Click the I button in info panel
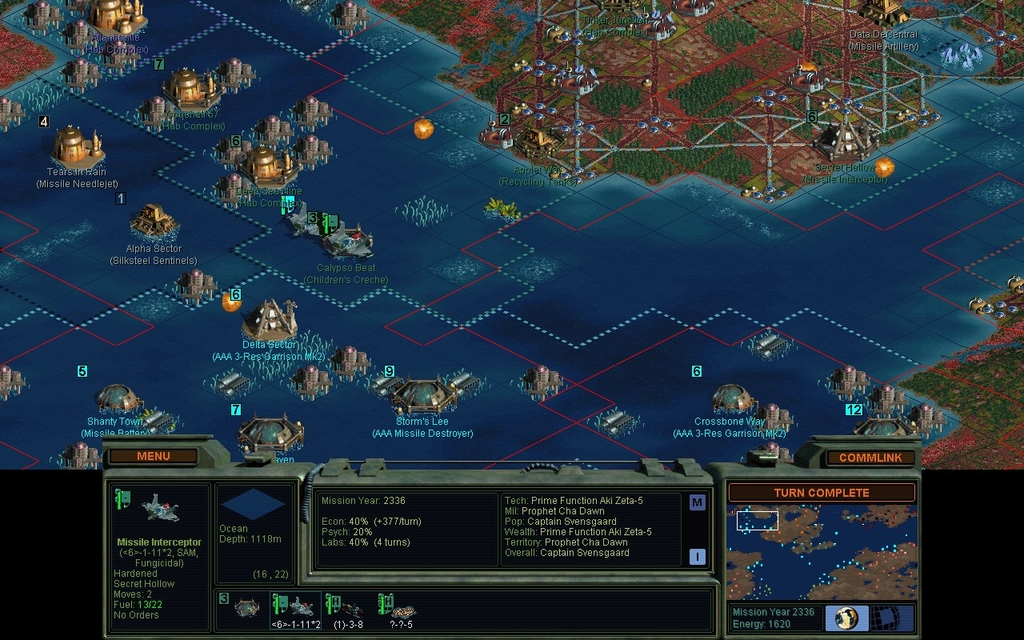This screenshot has width=1024, height=640. pyautogui.click(x=697, y=557)
